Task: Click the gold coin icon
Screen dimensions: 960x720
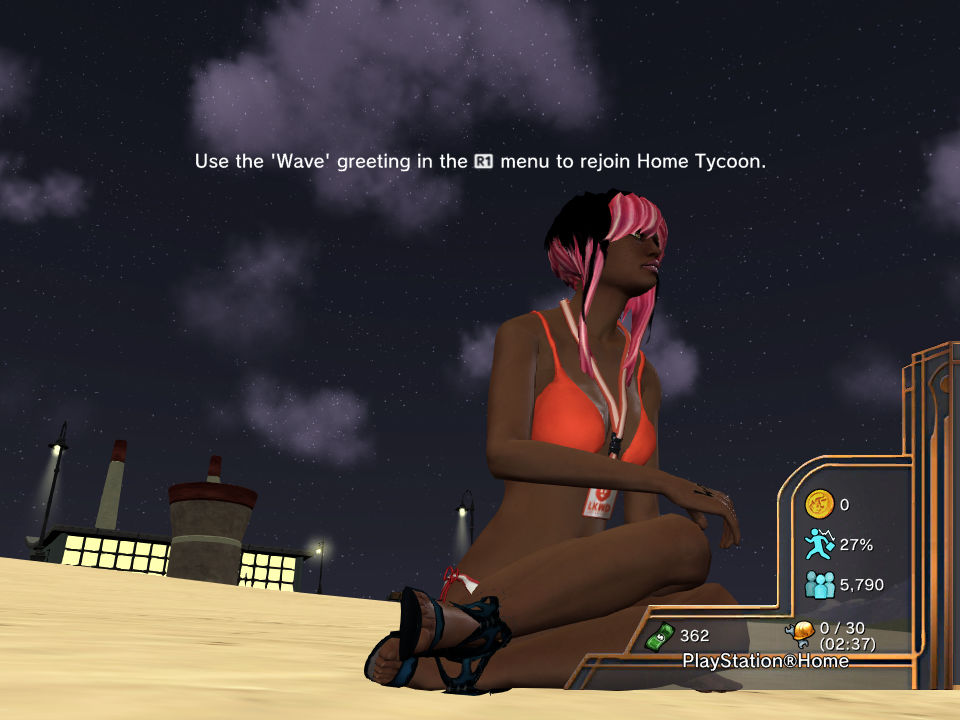Action: [x=819, y=504]
